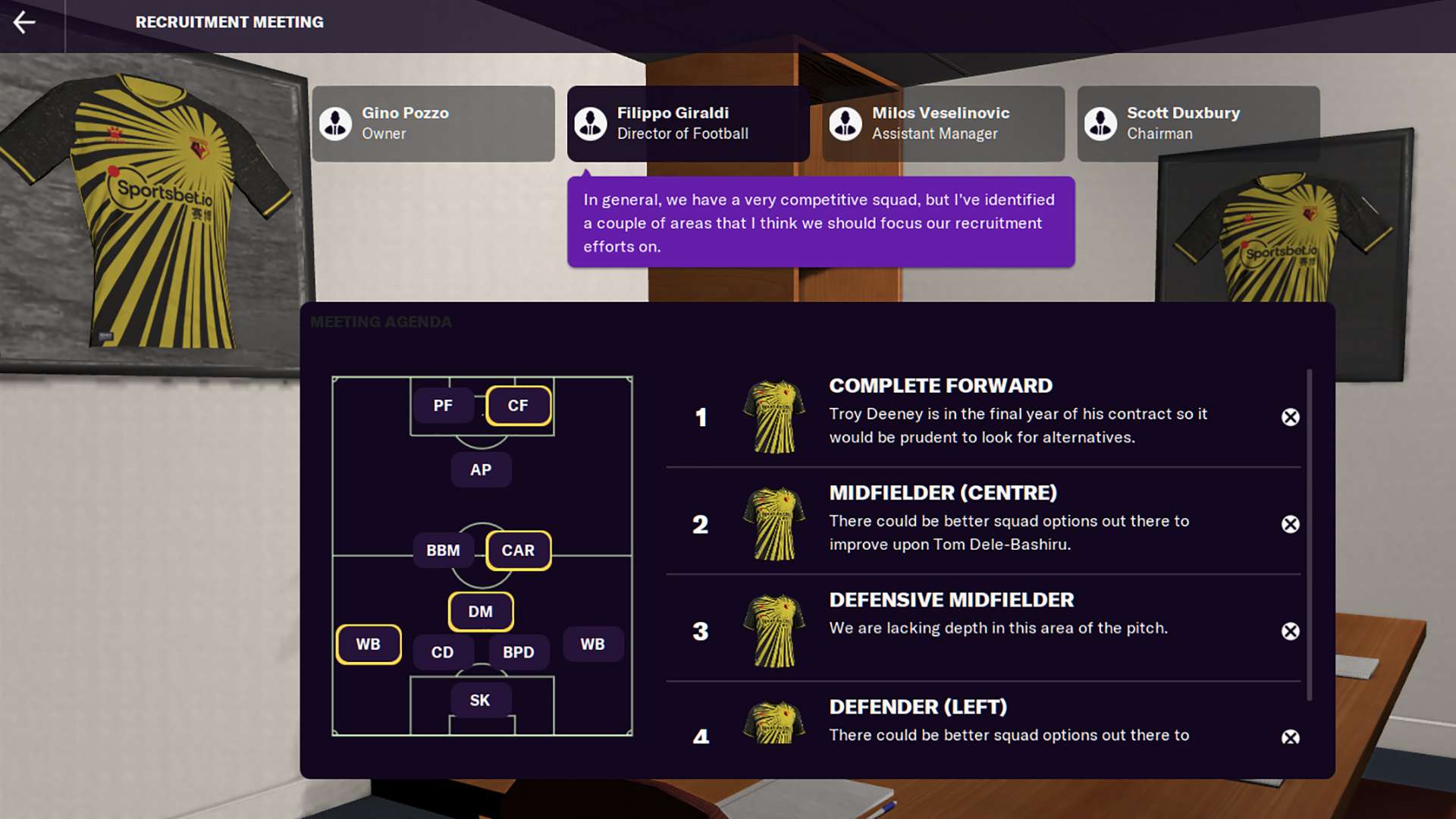Choose Filippo Giraldi, Director of Football
The image size is (1456, 819).
tap(688, 123)
